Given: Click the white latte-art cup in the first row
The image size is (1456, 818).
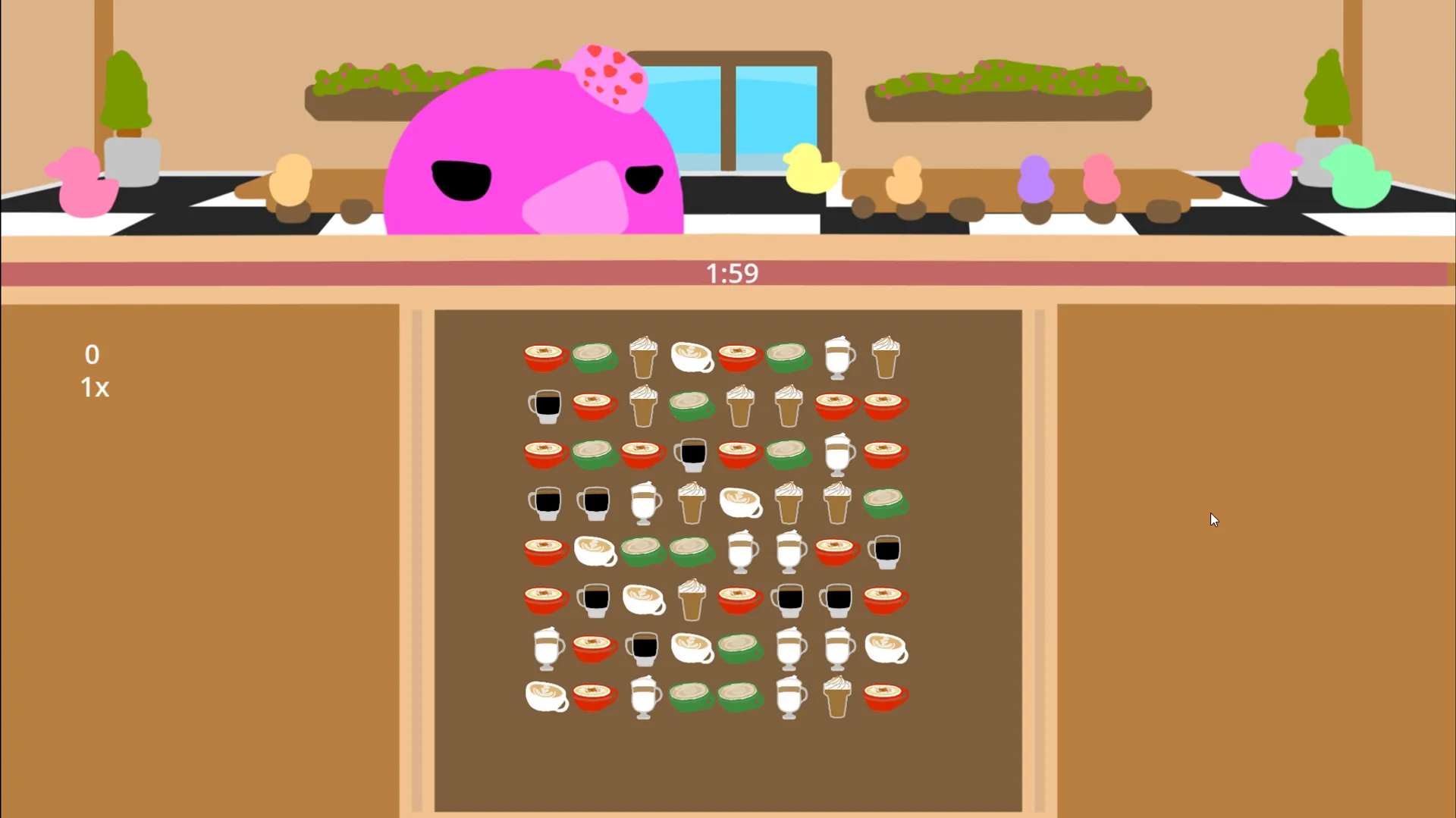Looking at the screenshot, I should pyautogui.click(x=692, y=358).
